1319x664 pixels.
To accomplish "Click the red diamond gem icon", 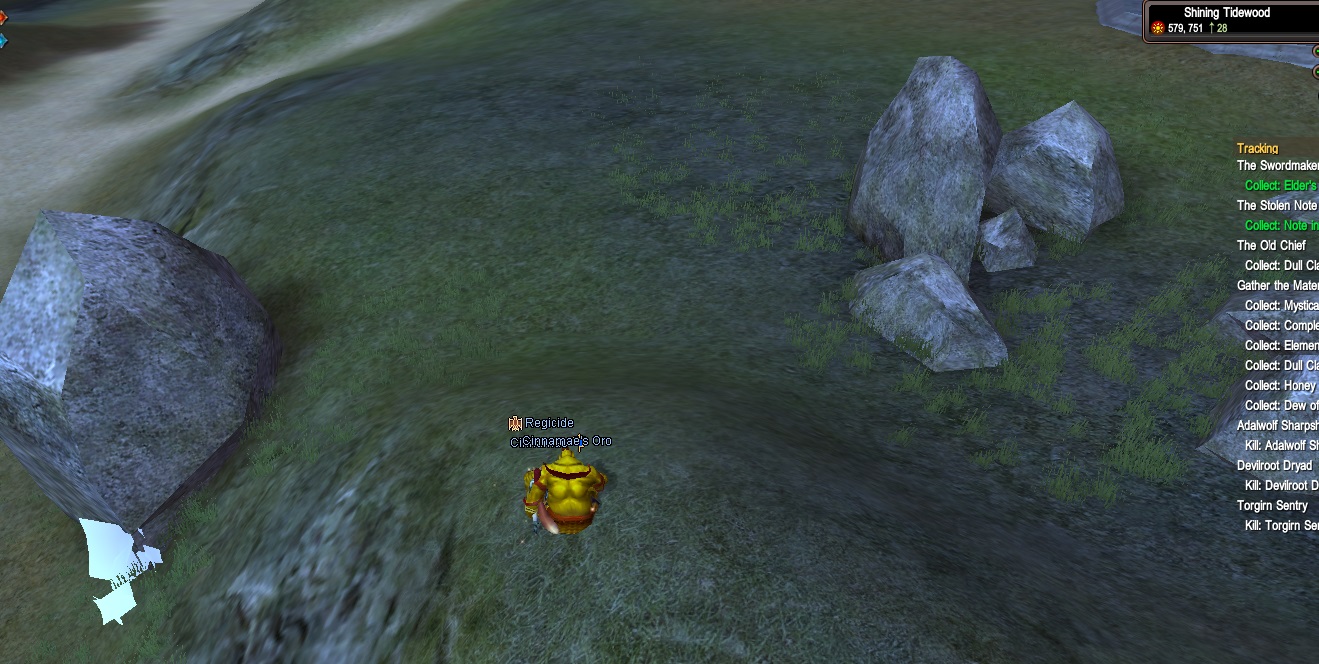I will click(3, 17).
